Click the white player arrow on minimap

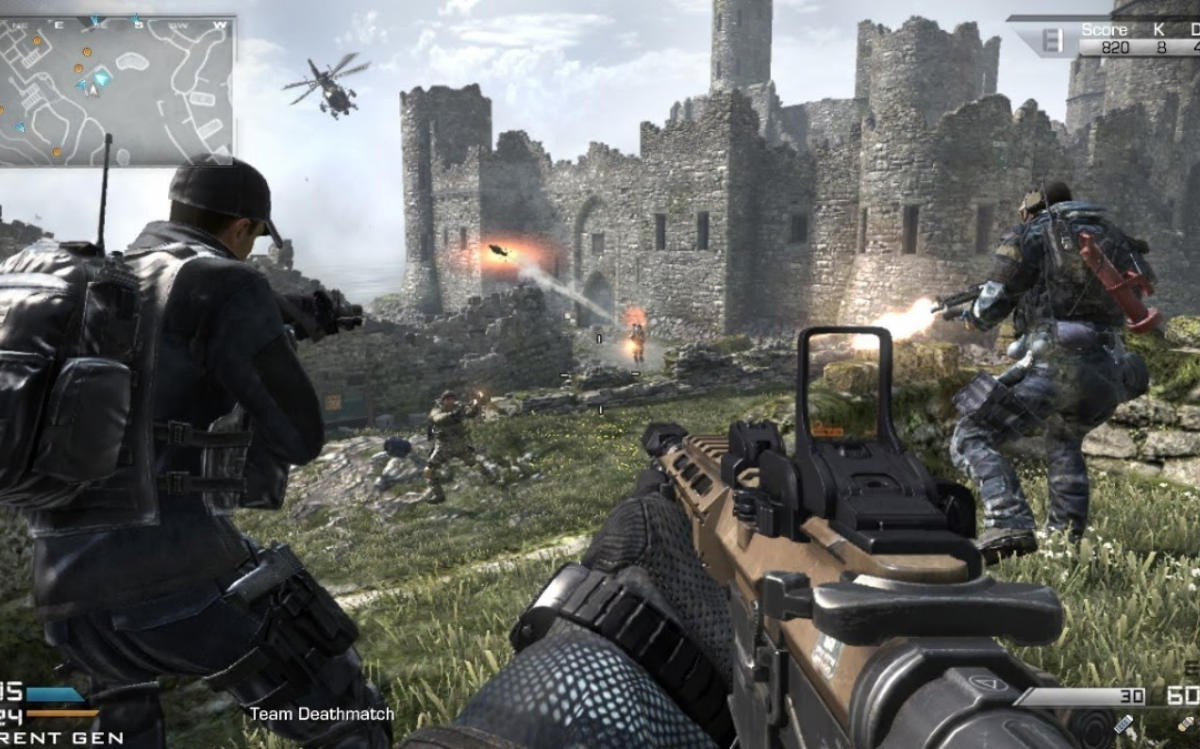[x=91, y=88]
